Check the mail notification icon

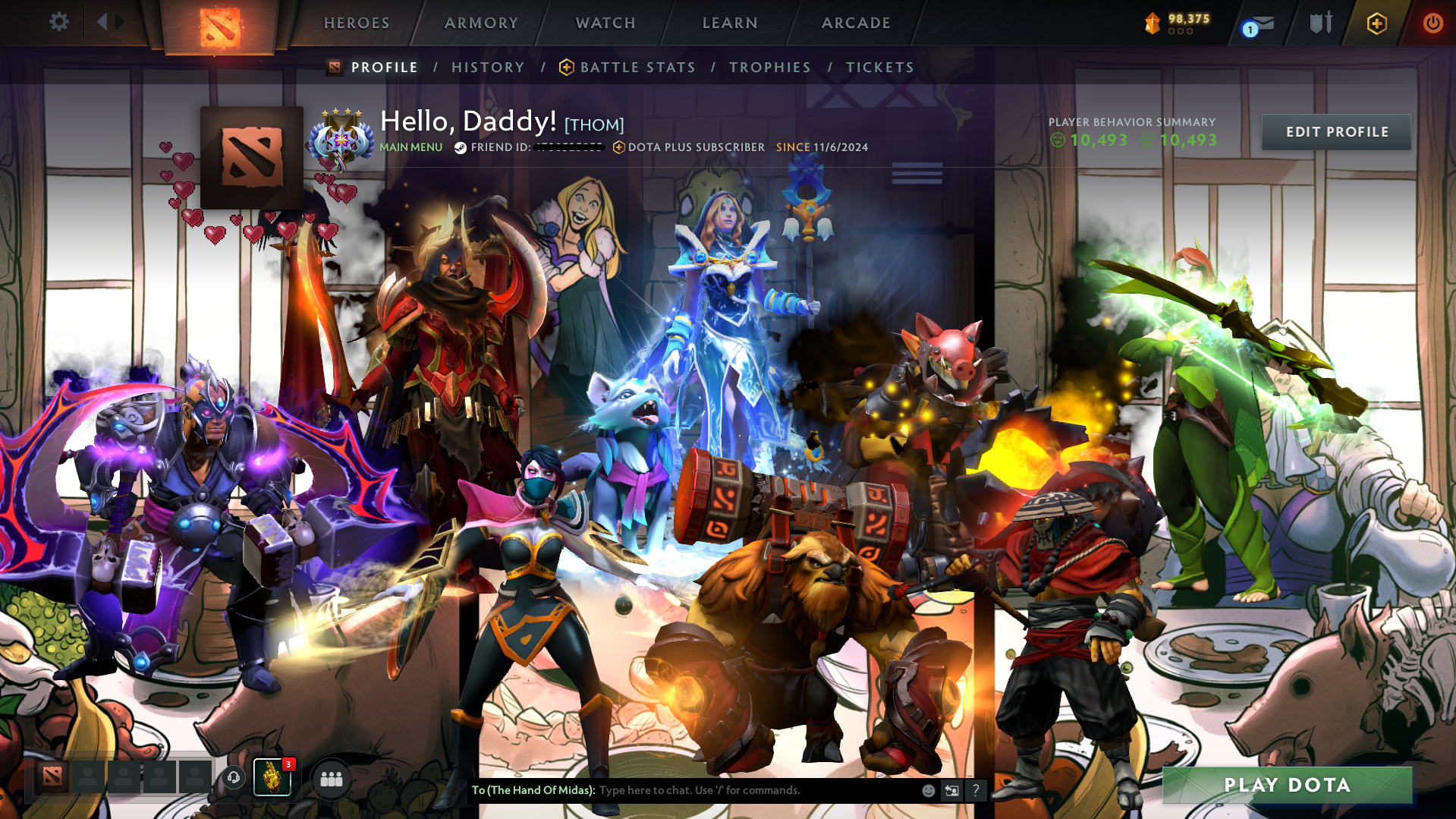(x=1256, y=23)
